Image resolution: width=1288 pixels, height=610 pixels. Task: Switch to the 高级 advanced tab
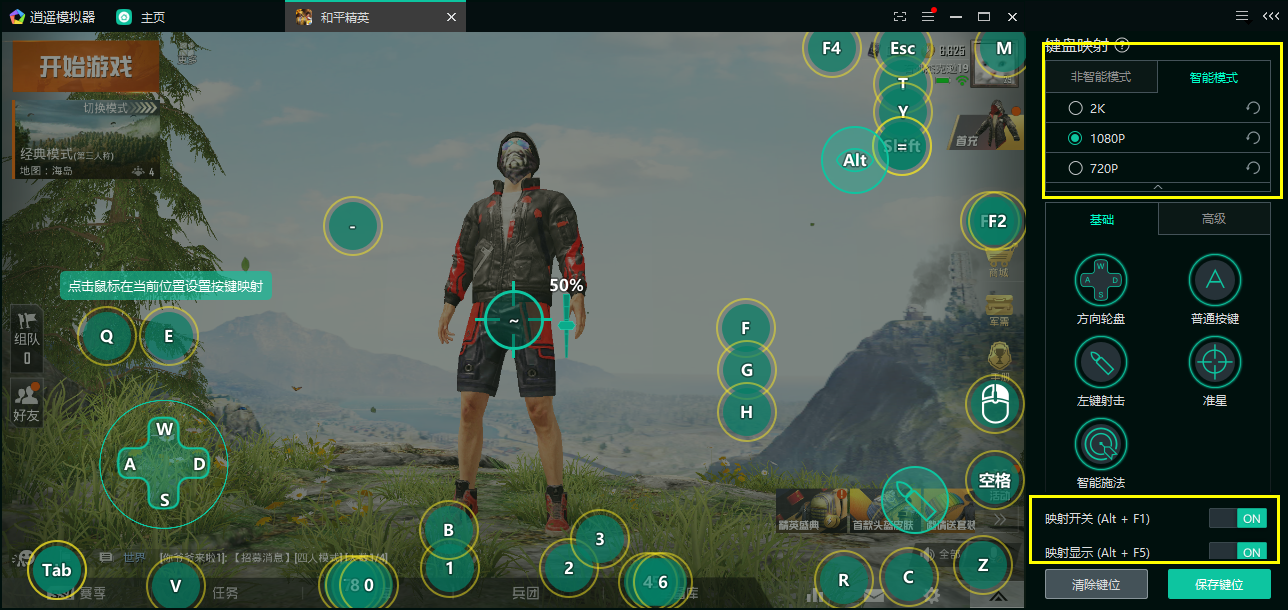1213,219
